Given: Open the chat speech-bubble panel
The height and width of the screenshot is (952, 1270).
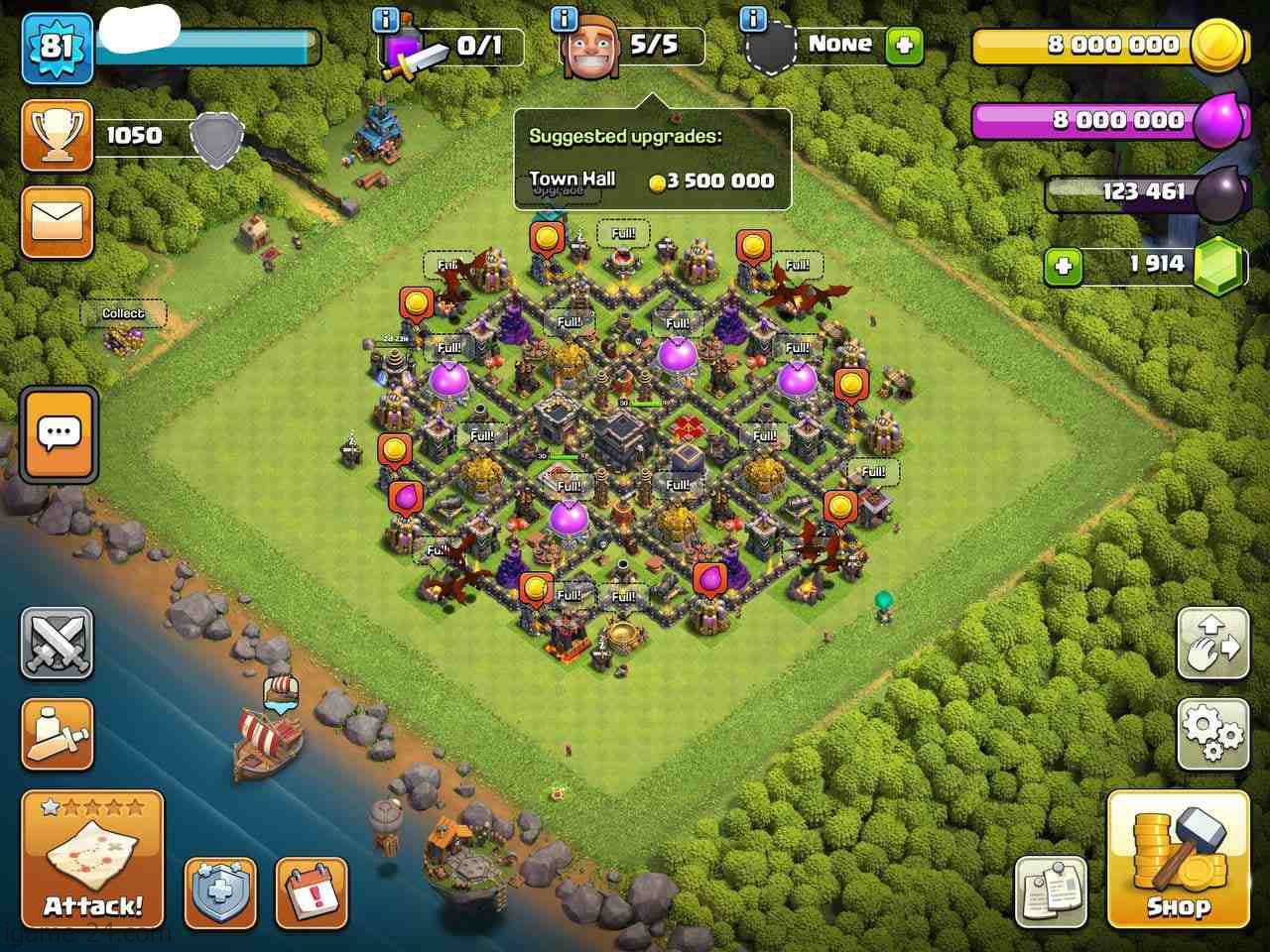Looking at the screenshot, I should (x=59, y=434).
